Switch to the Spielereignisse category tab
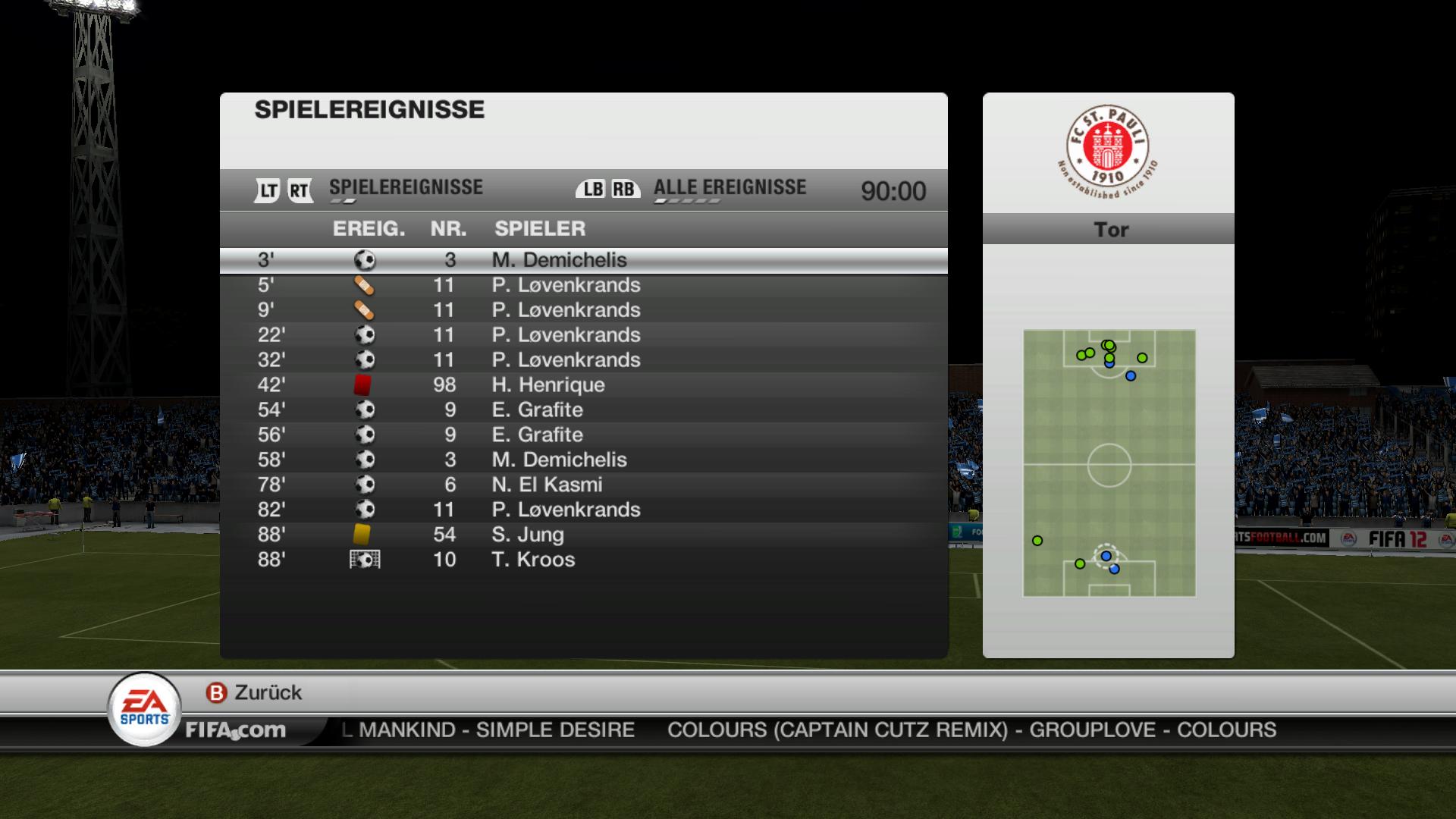The width and height of the screenshot is (1456, 819). coord(406,188)
